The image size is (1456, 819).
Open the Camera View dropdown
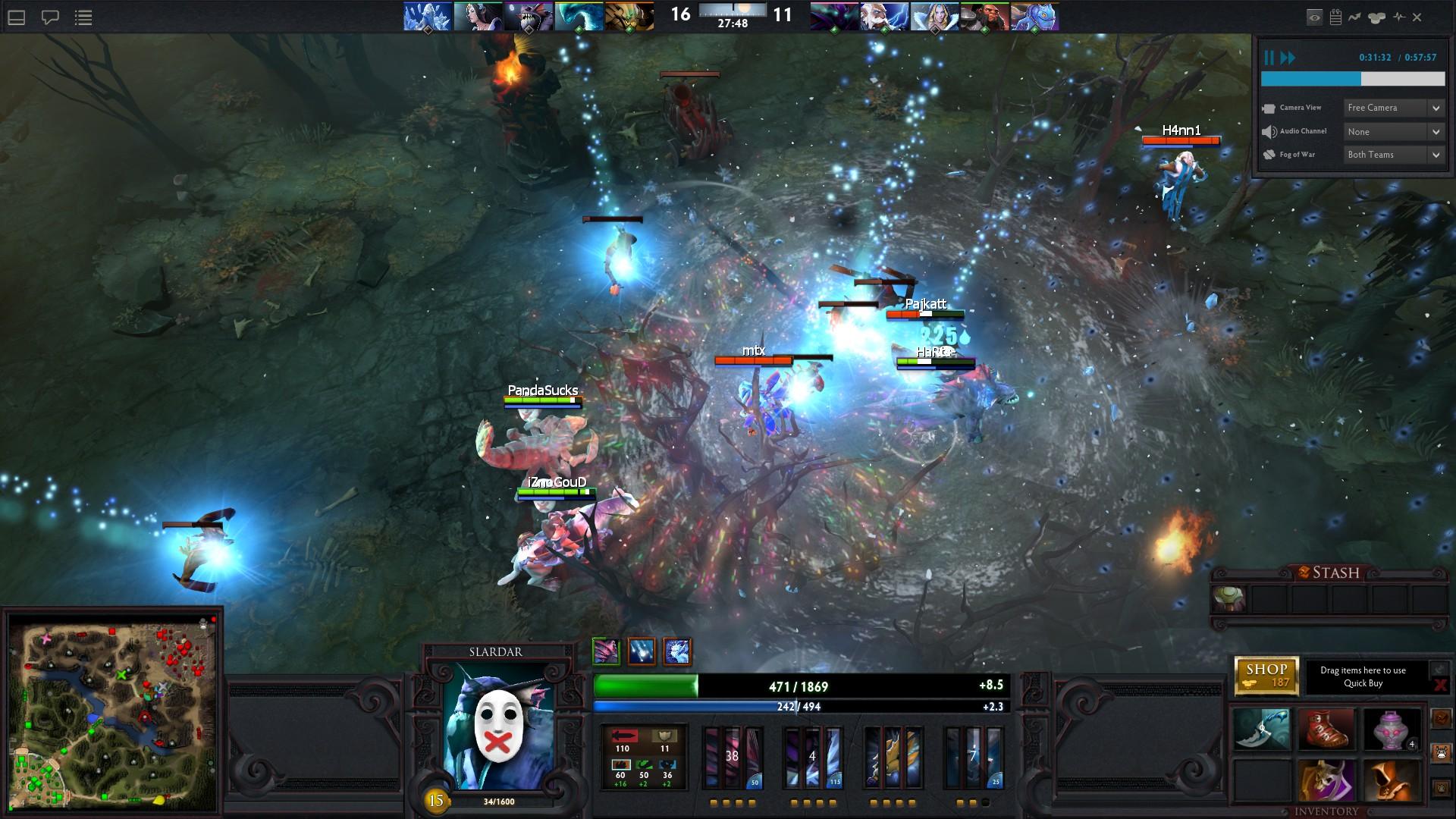tap(1395, 108)
